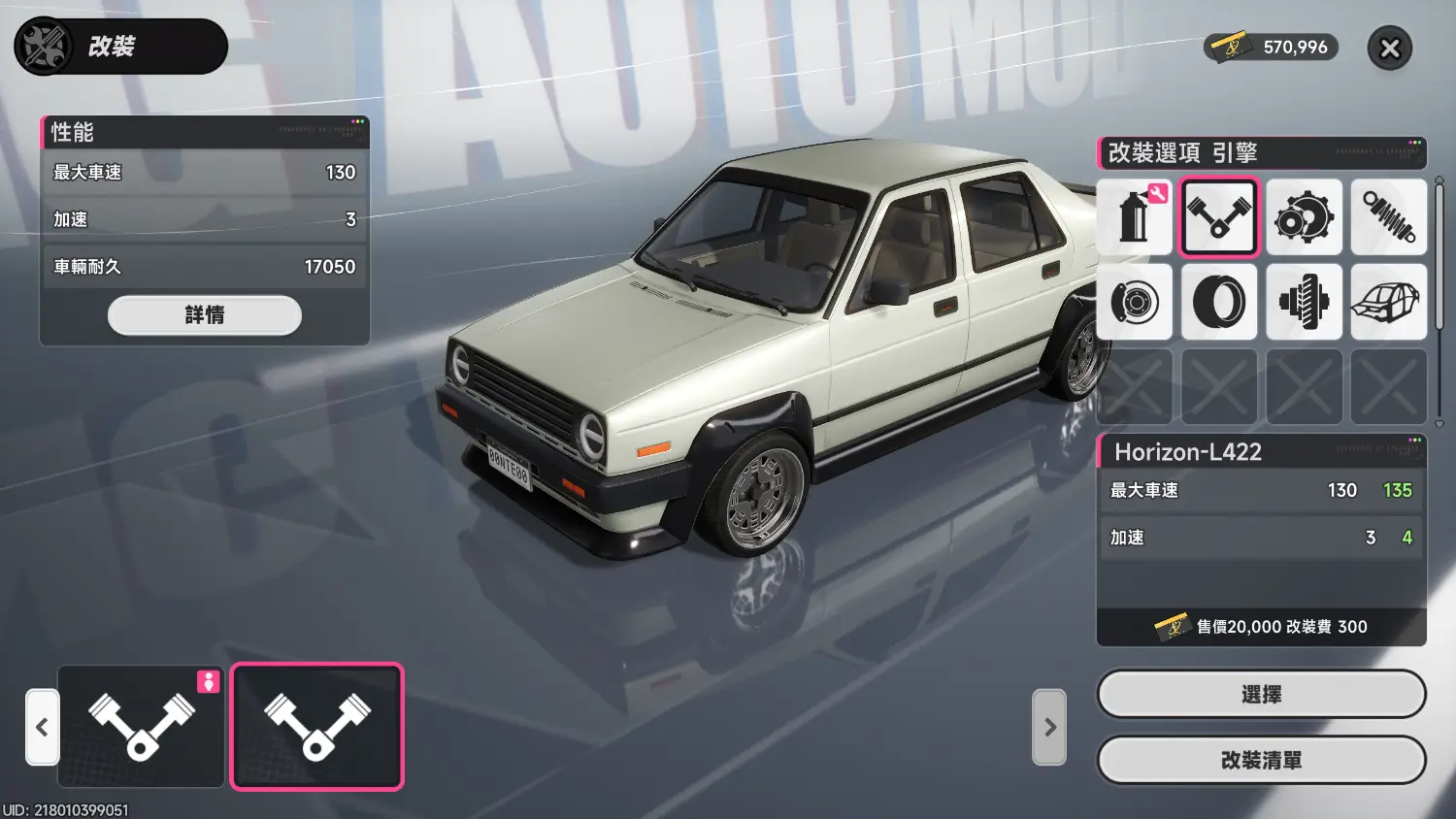Switch to the suspension spring category

(x=1388, y=217)
